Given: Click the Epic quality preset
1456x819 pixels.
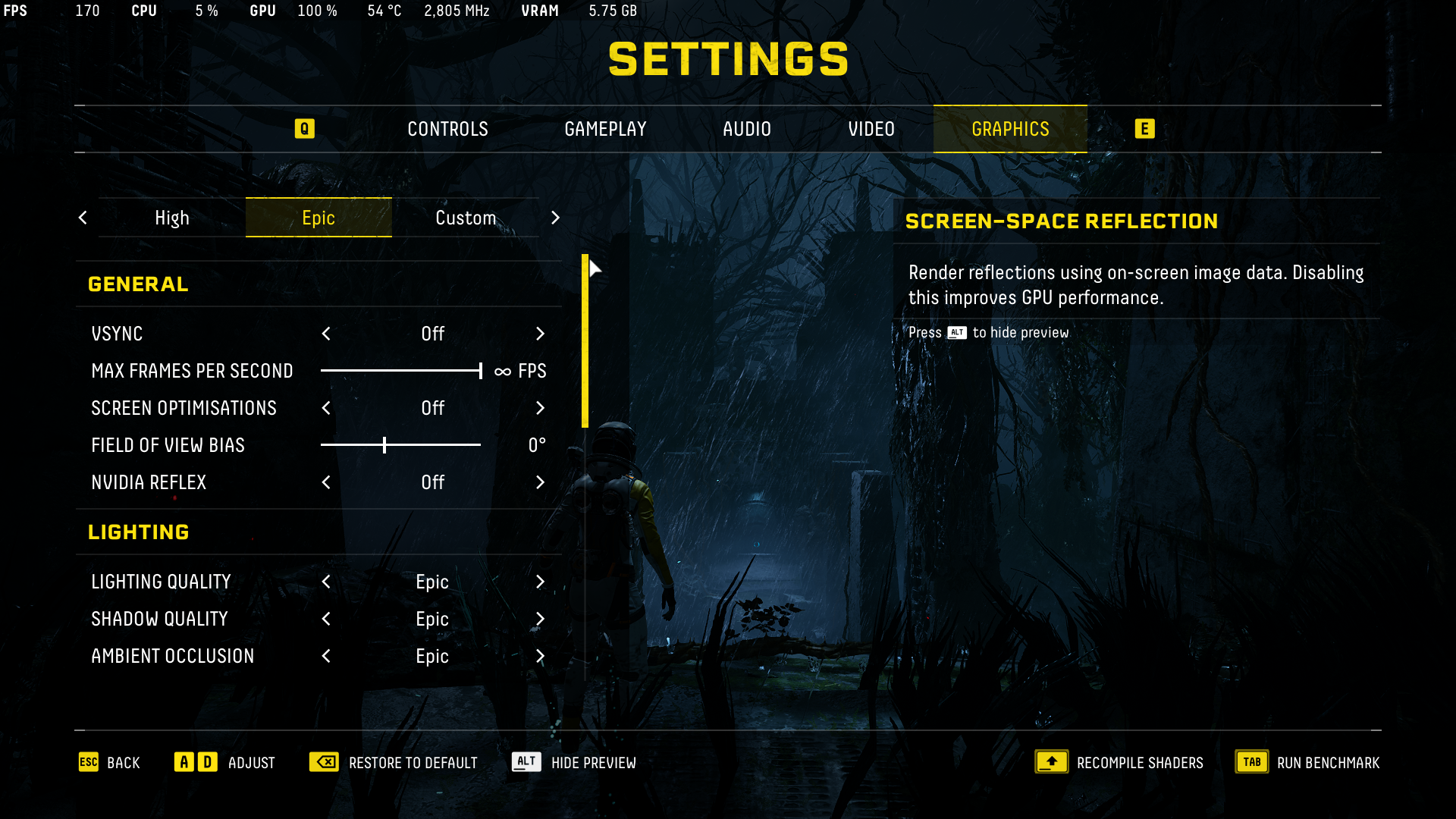Looking at the screenshot, I should coord(318,218).
